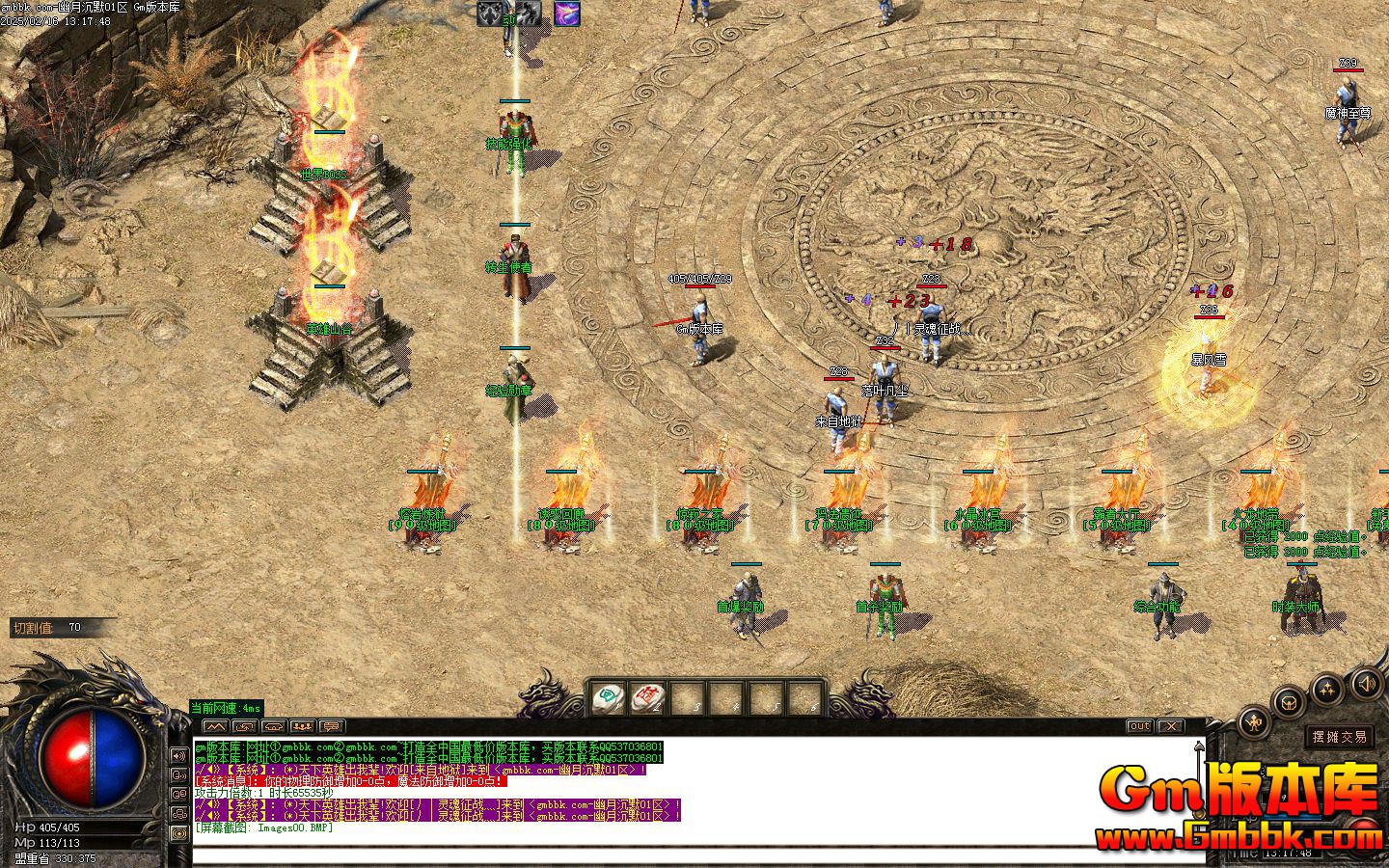
Task: Open the sparkle effects circular icon bottom right
Action: point(1326,688)
